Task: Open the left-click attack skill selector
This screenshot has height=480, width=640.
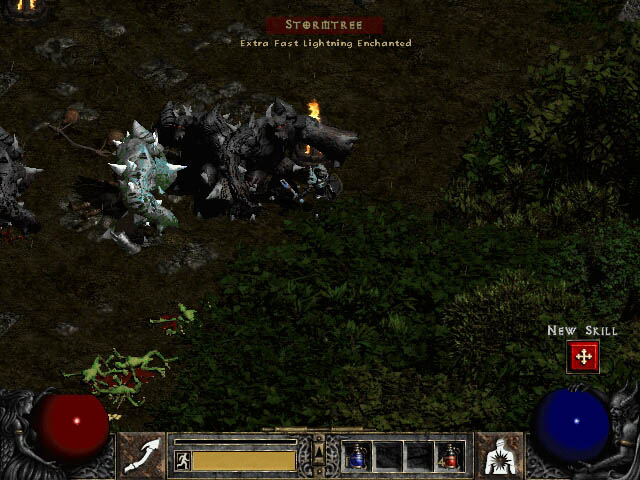Action: 142,455
